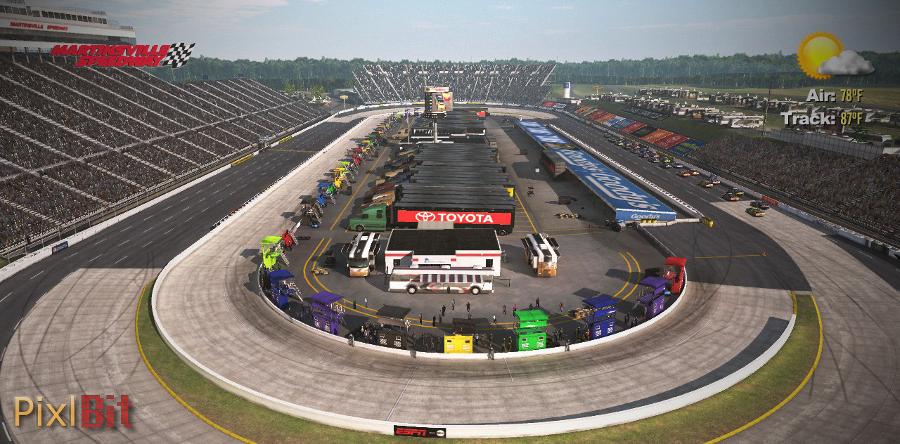Click the sun and cloud weather icon
The image size is (900, 444).
pyautogui.click(x=833, y=56)
